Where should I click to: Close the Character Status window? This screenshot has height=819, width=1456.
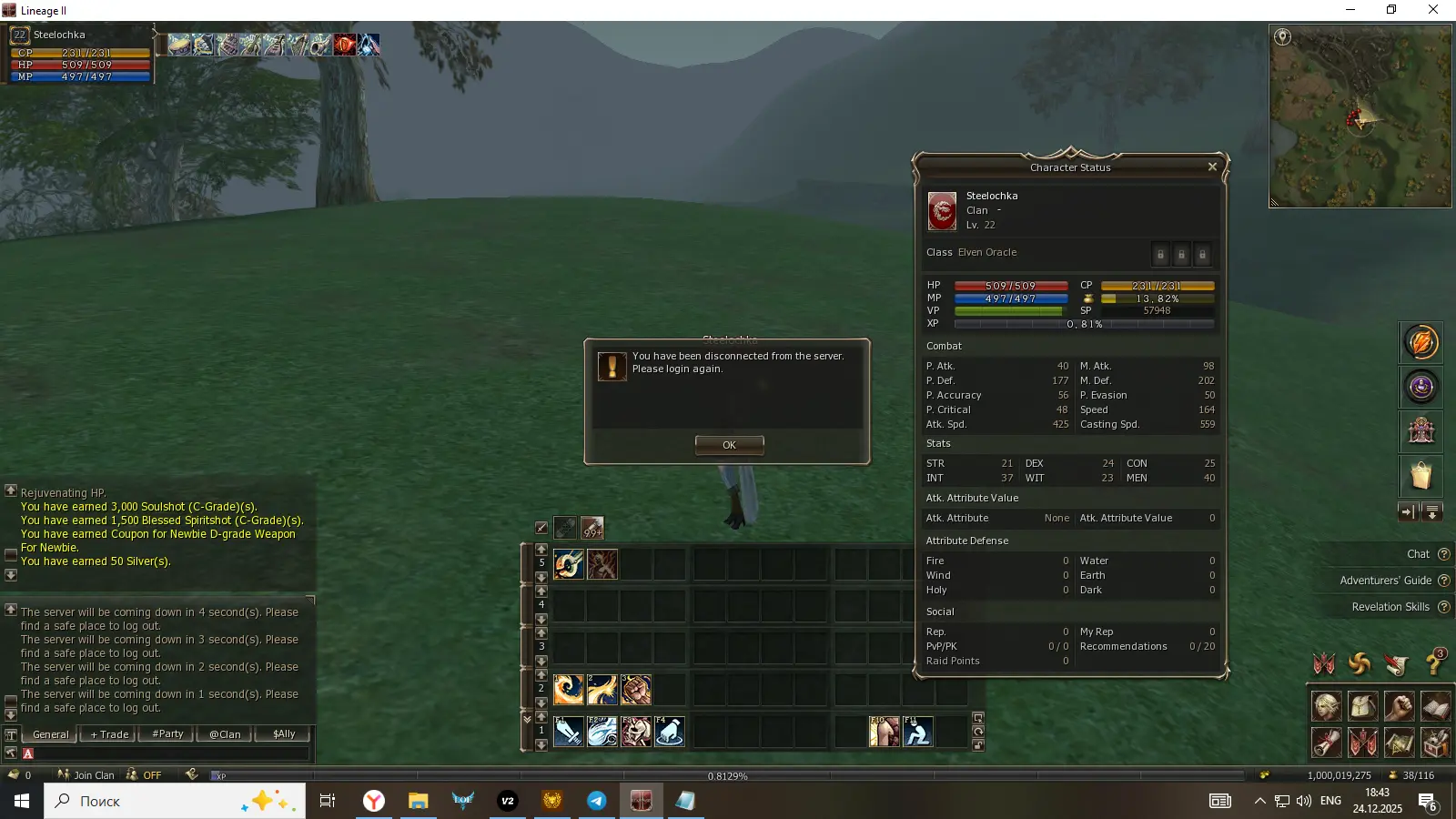point(1212,167)
